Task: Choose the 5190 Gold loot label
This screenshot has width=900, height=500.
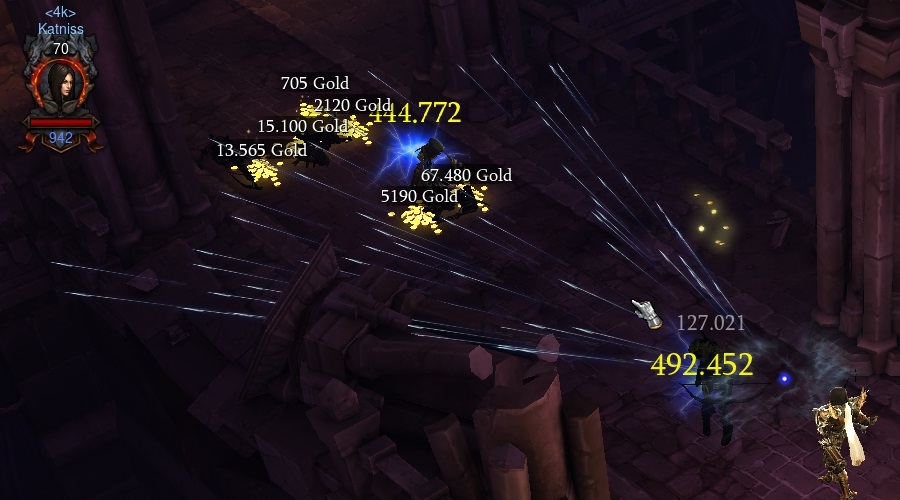Action: [x=418, y=196]
